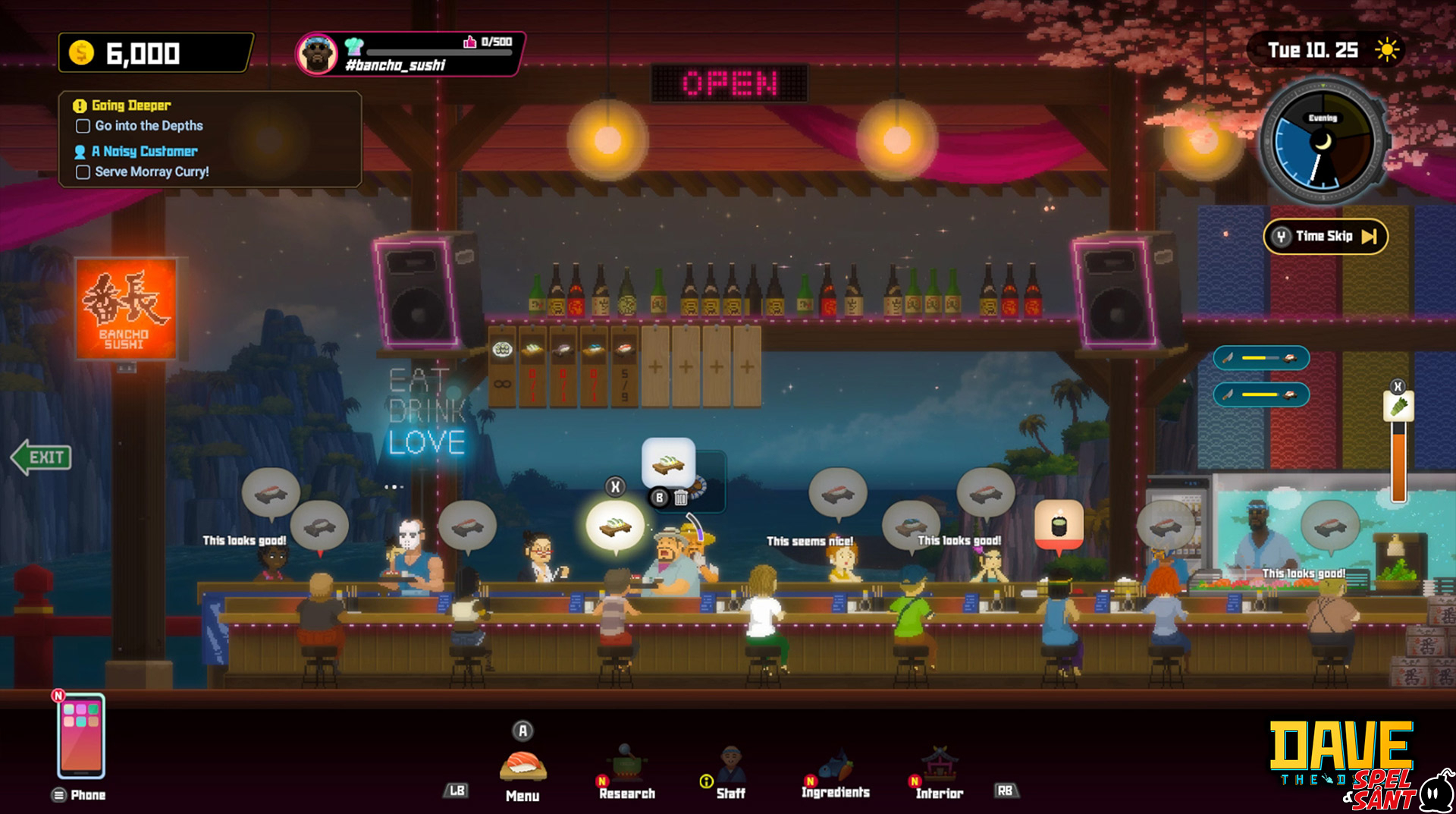This screenshot has height=814, width=1456.
Task: Select the sushi menu board showing 5/9
Action: click(x=624, y=366)
